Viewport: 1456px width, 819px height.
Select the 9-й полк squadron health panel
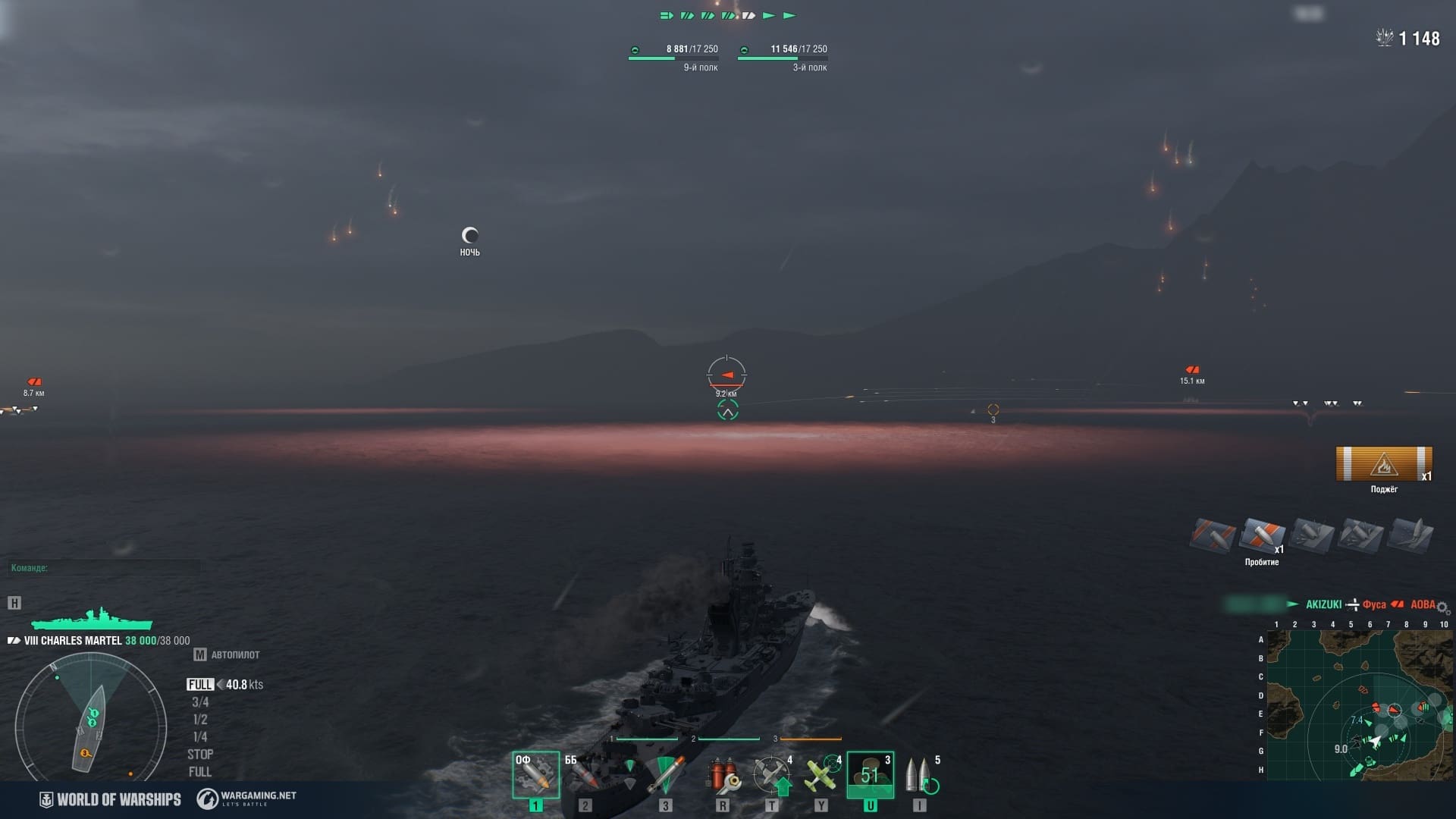(x=673, y=58)
